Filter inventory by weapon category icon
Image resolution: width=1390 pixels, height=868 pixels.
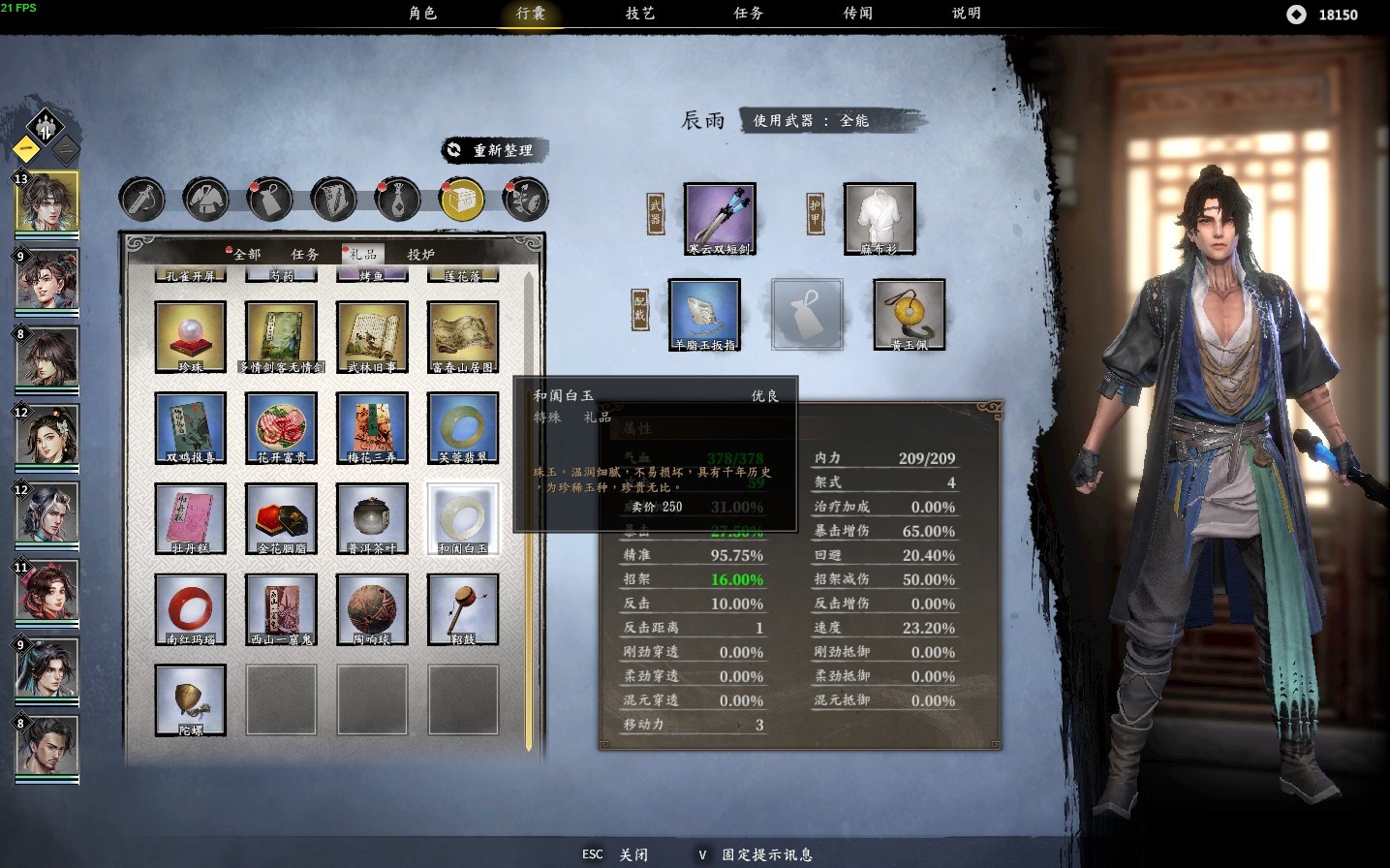pyautogui.click(x=142, y=200)
